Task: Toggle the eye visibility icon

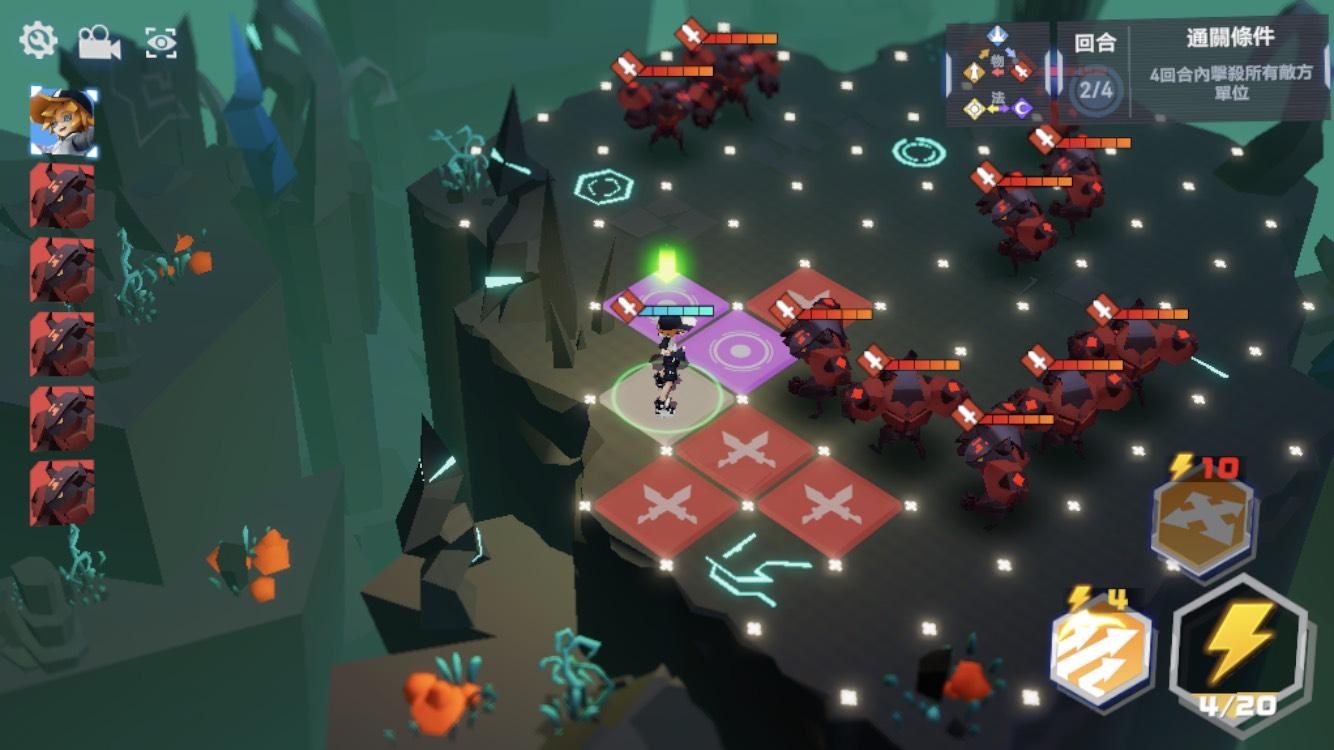Action: click(161, 42)
